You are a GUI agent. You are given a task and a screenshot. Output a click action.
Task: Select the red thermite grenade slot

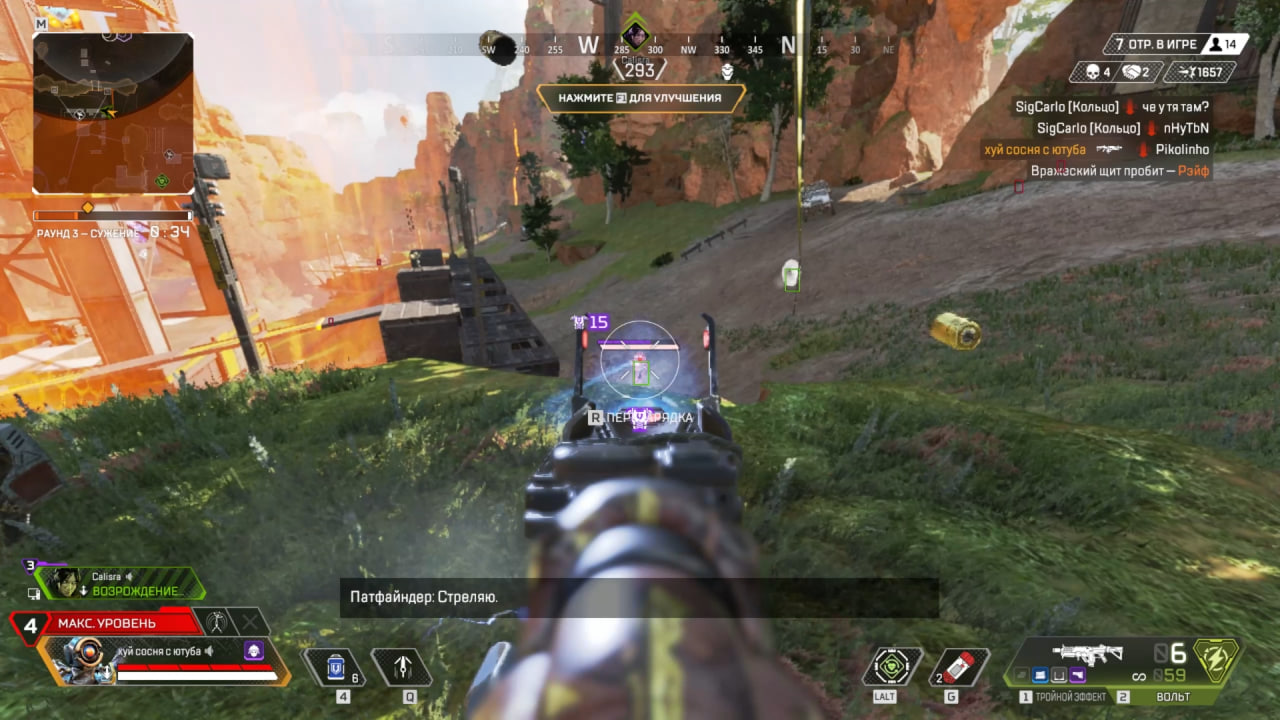click(959, 667)
